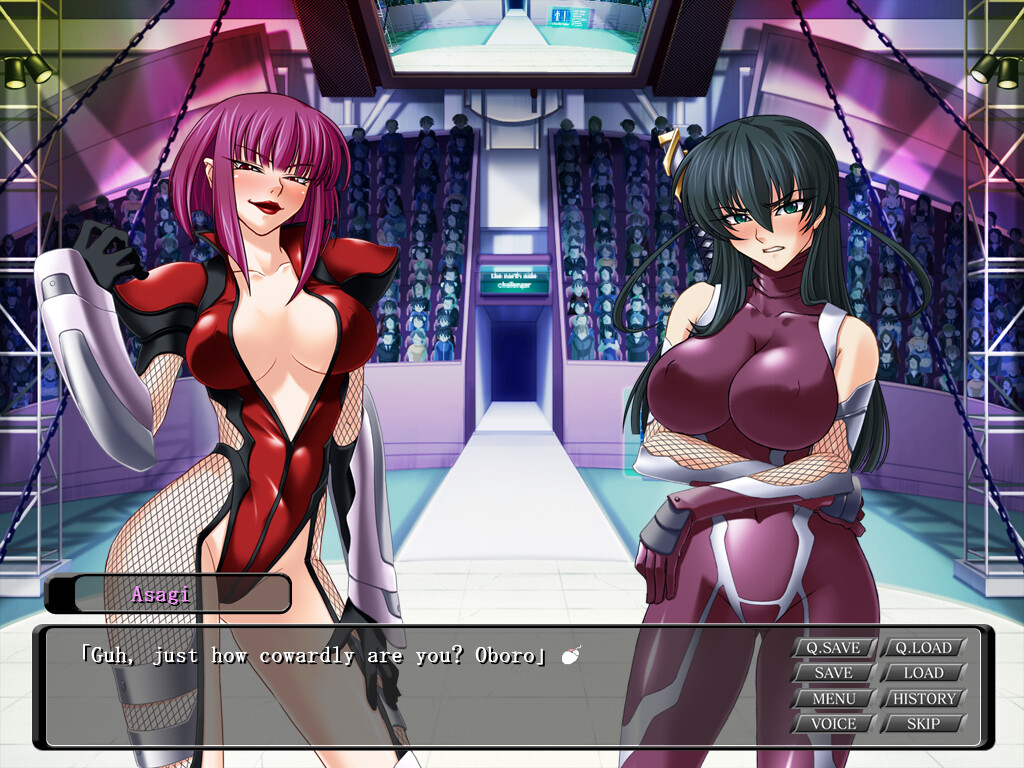This screenshot has width=1024, height=768.
Task: Replay the line with VOICE button
Action: [834, 723]
